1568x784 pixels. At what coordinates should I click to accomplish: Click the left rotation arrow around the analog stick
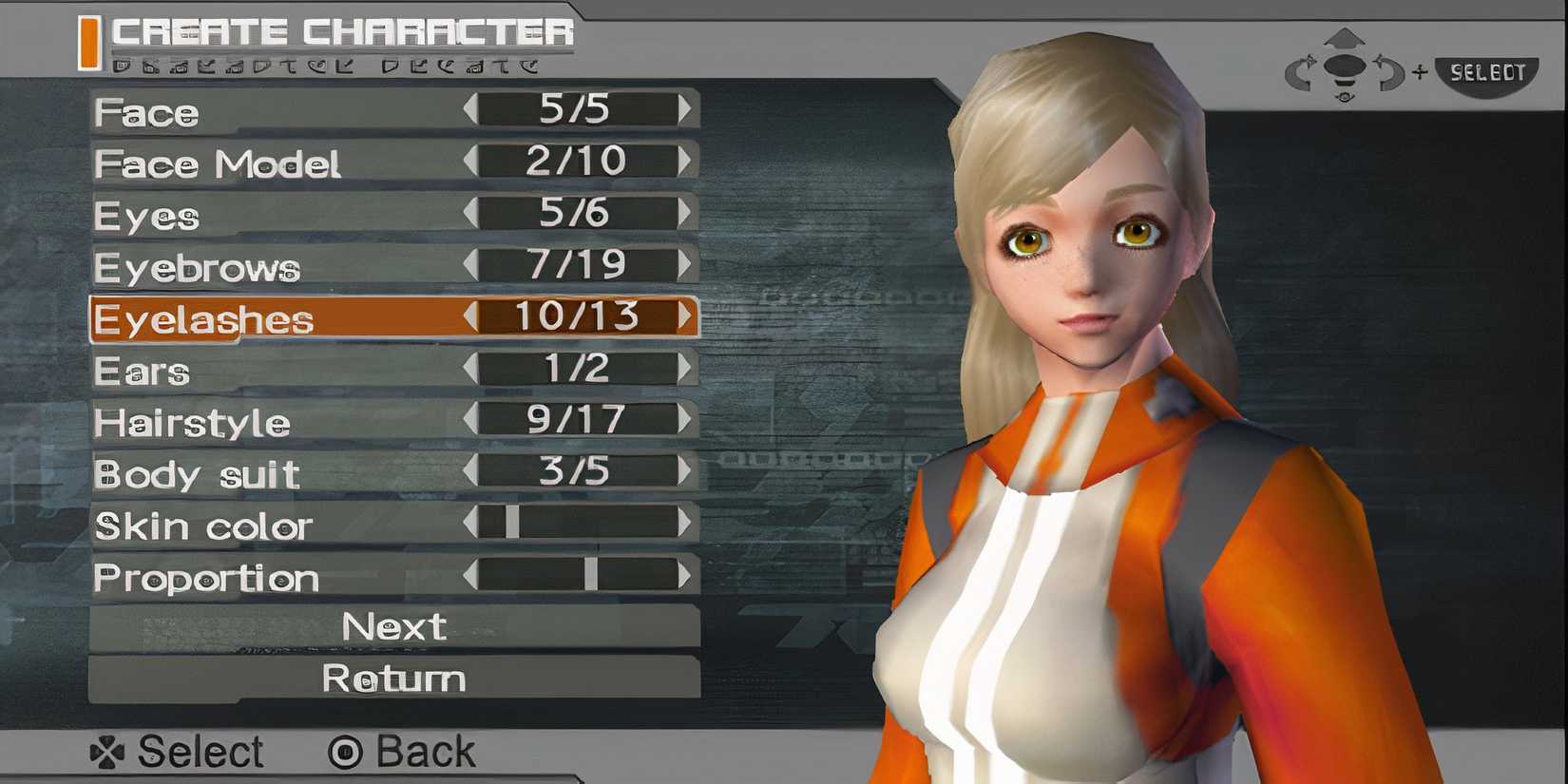point(1297,69)
